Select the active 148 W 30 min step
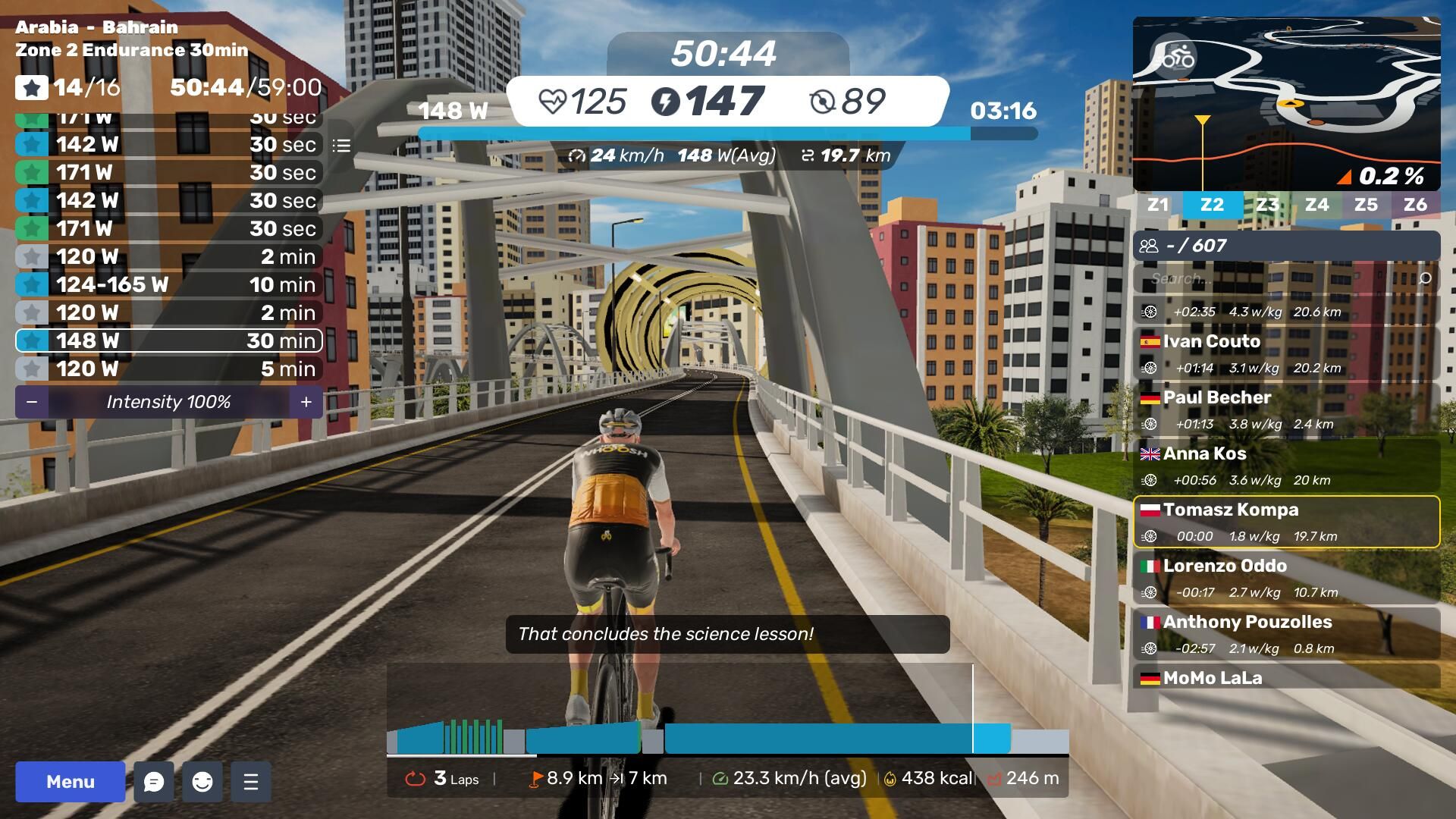Viewport: 1456px width, 819px height. pyautogui.click(x=168, y=340)
